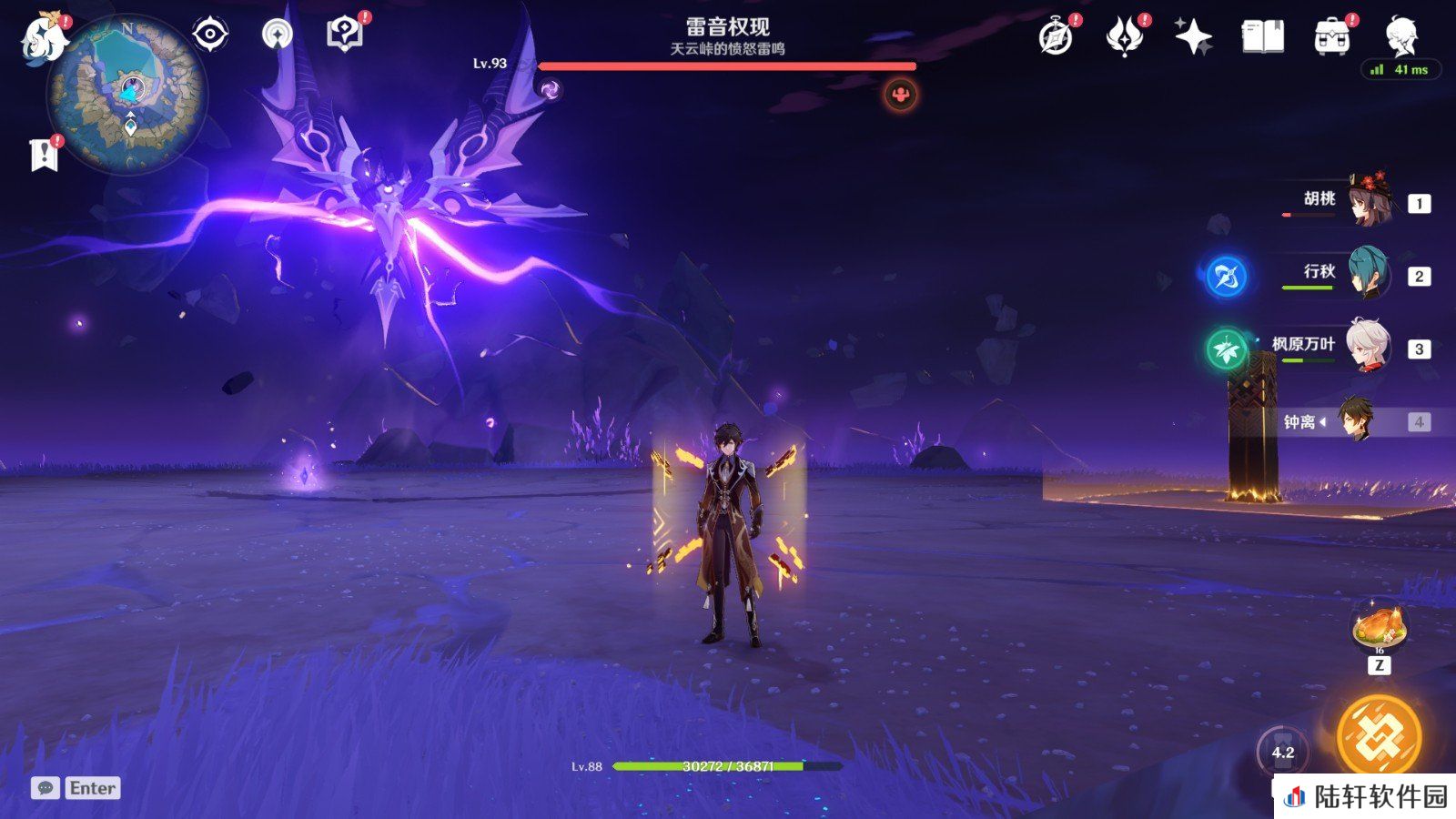Open the character screen icon
This screenshot has height=819, width=1456.
tap(1400, 36)
